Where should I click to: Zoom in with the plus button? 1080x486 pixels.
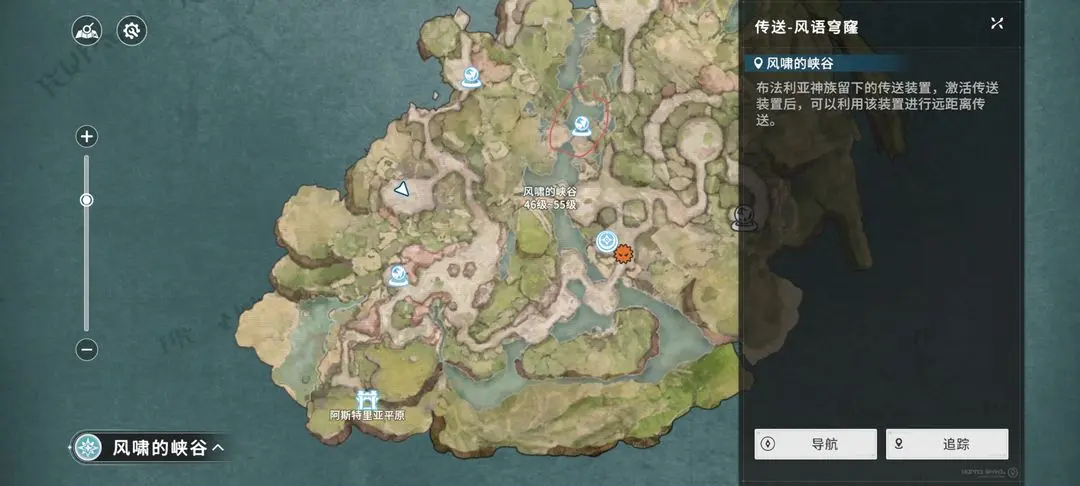click(87, 137)
